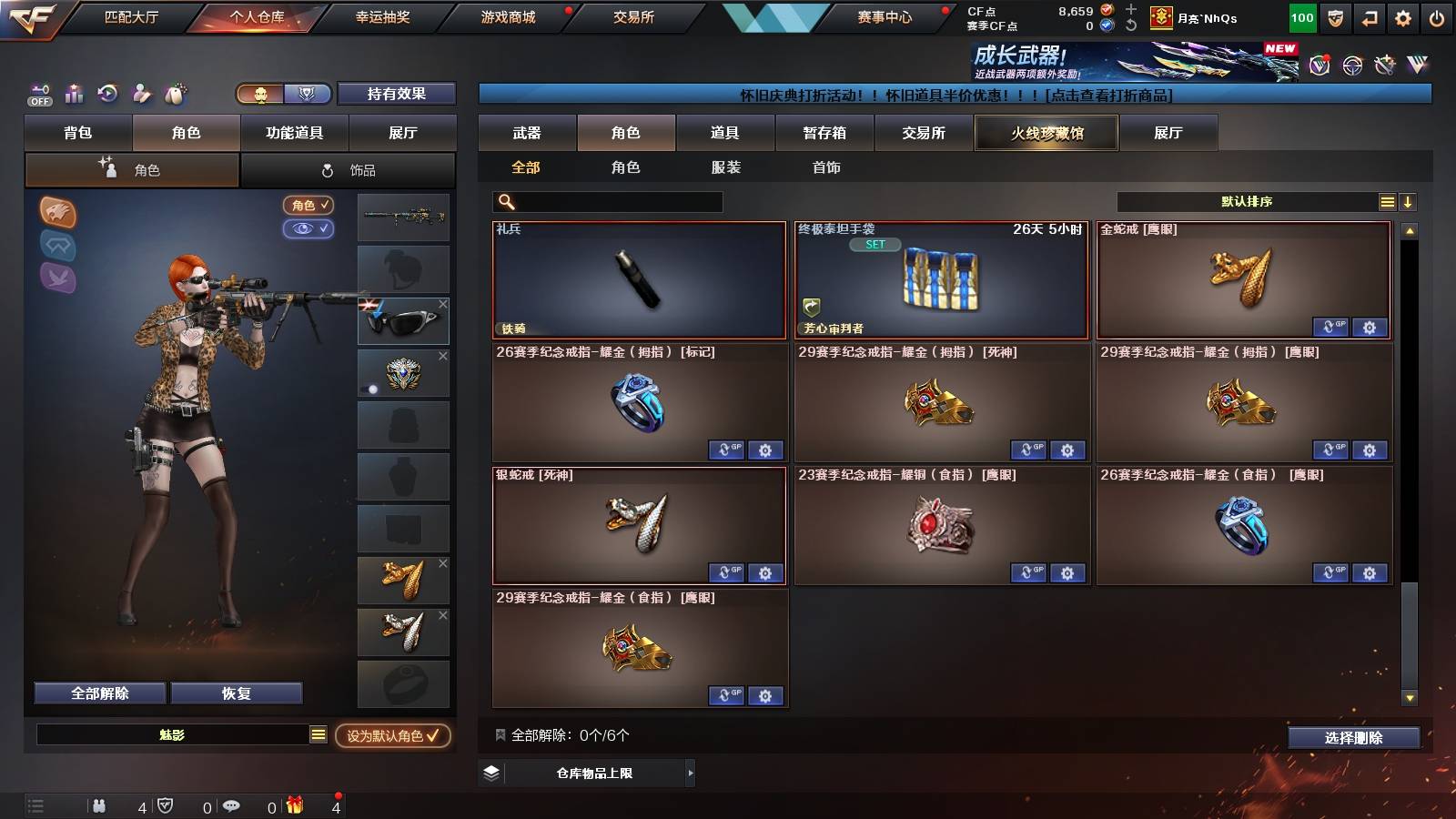Click the descending sort arrow beside 默认排序
The width and height of the screenshot is (1456, 819).
click(x=1410, y=201)
